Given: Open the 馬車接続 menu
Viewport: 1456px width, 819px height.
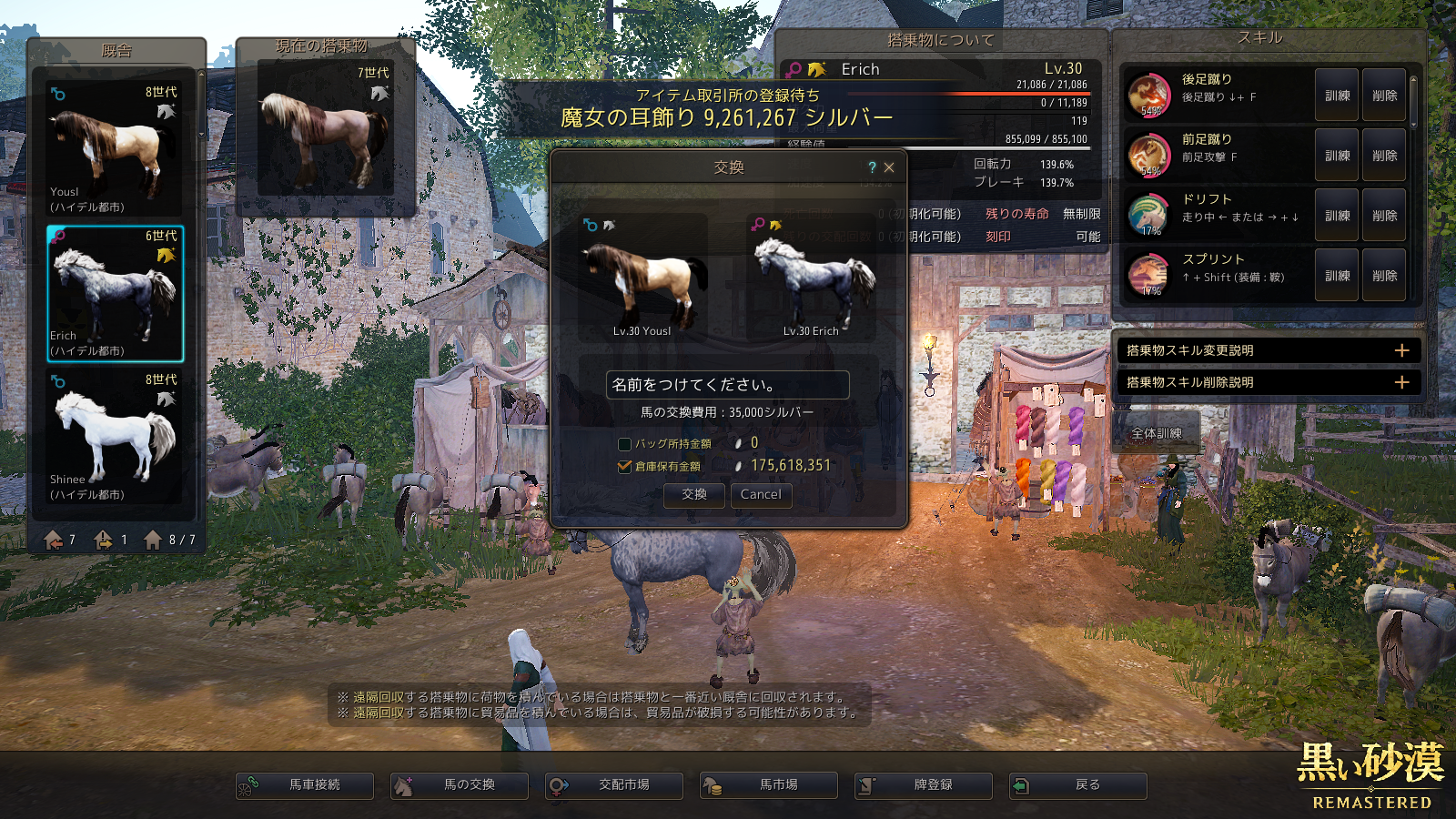Looking at the screenshot, I should (305, 785).
